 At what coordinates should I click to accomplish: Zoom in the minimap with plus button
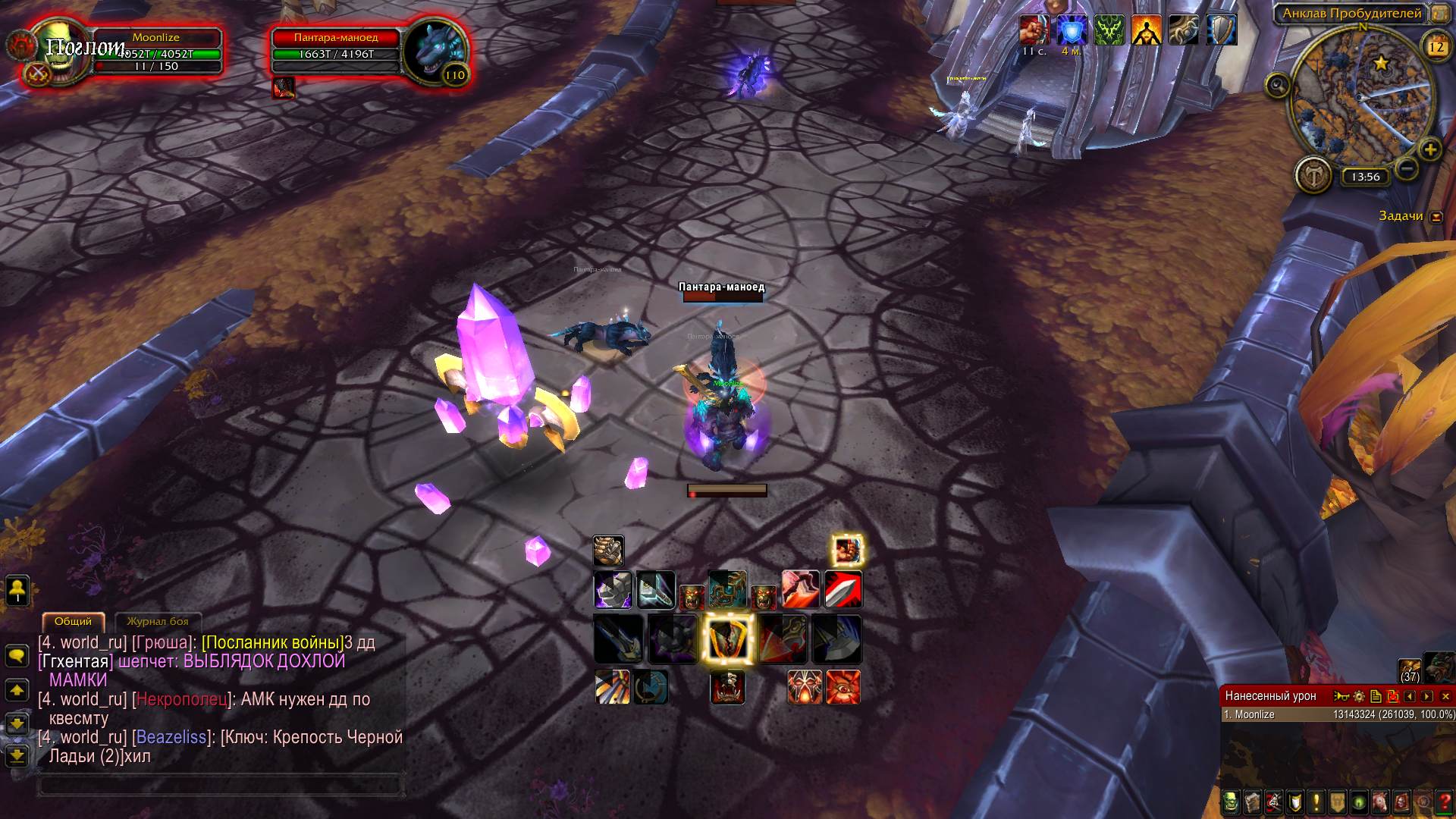1430,149
